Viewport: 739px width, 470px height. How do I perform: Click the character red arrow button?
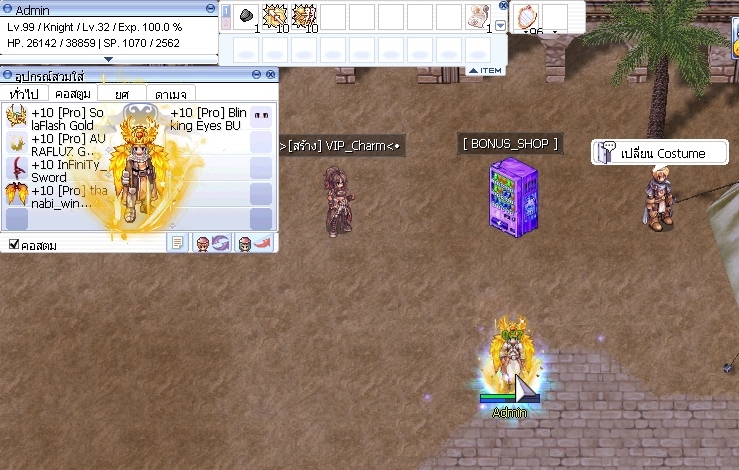pos(254,243)
